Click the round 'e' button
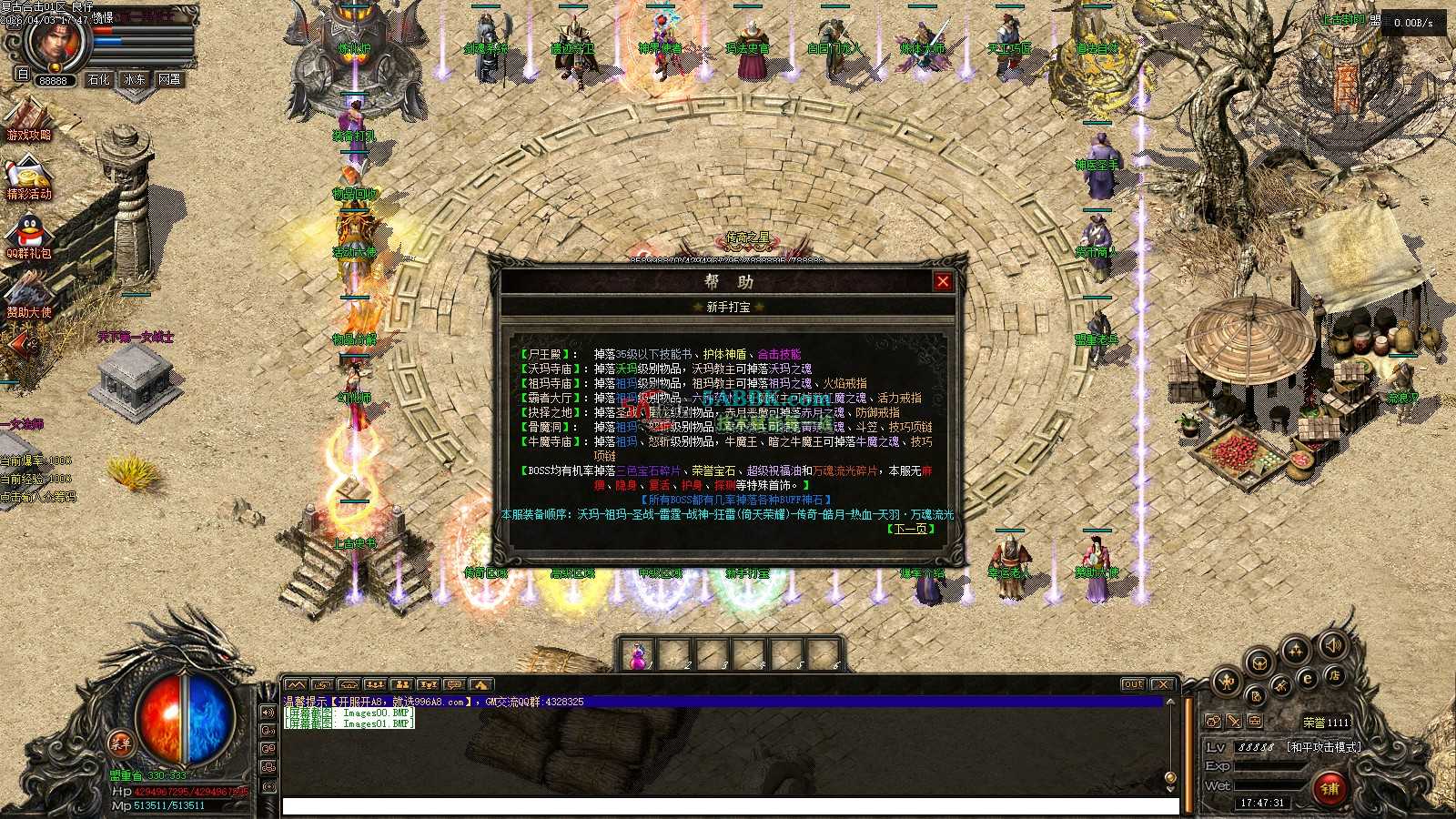1456x819 pixels. click(1308, 679)
